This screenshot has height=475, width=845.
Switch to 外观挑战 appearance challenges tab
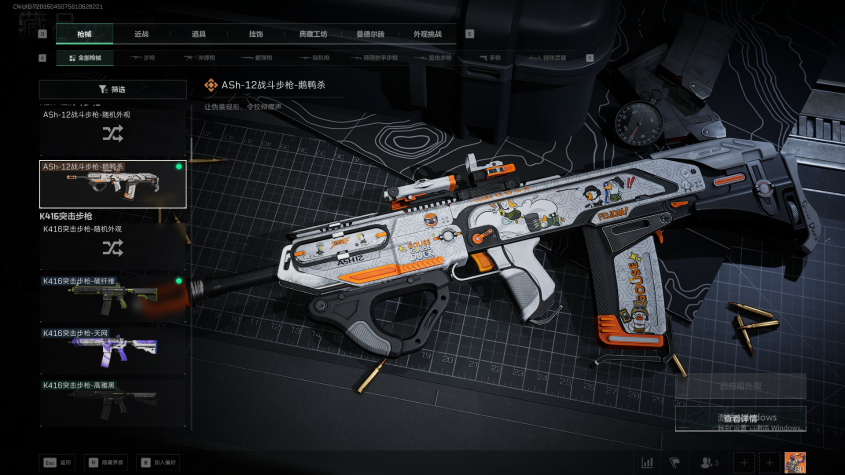(427, 34)
